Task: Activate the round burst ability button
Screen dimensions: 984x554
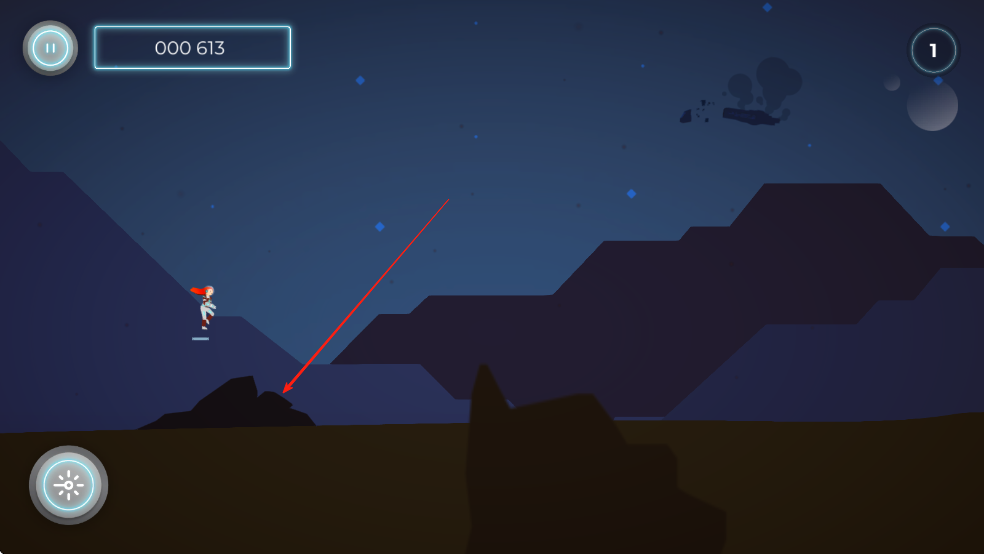Action: [x=68, y=485]
